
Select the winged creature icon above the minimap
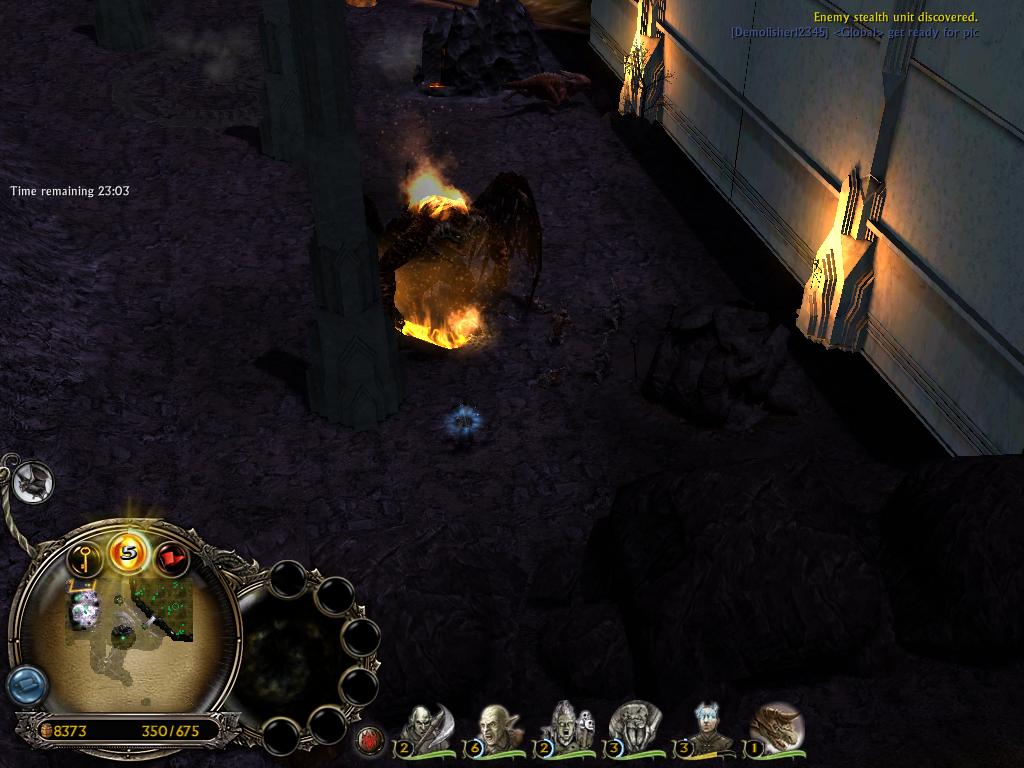(x=32, y=483)
